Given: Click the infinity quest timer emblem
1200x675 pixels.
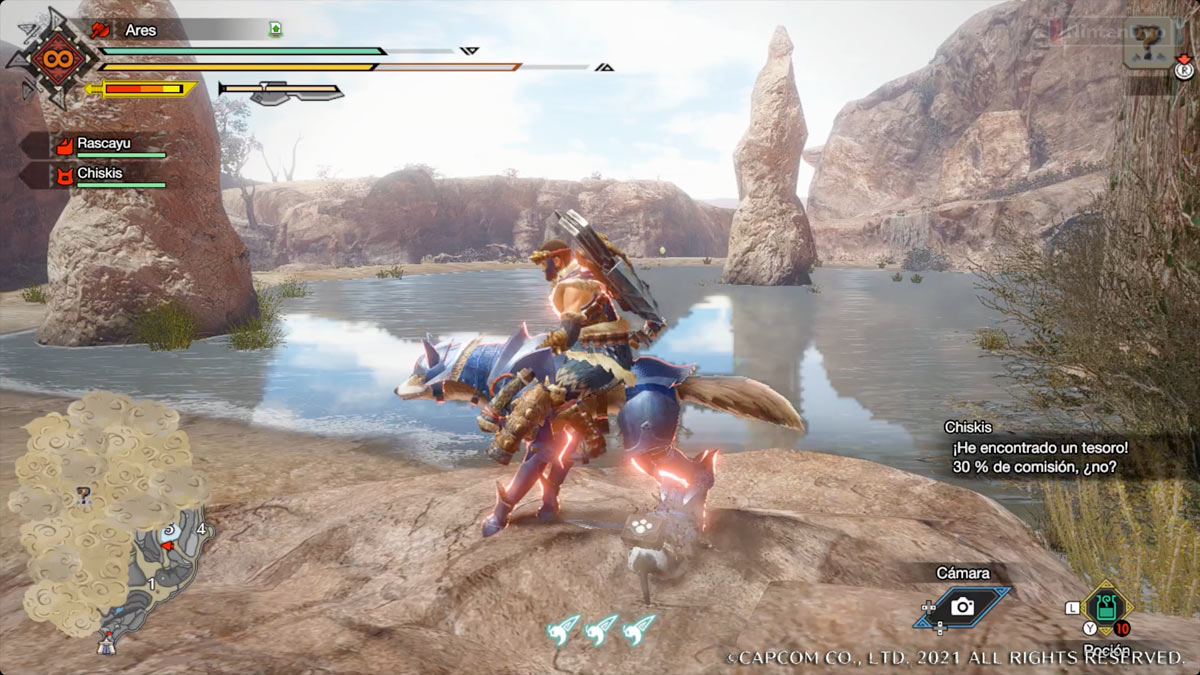Looking at the screenshot, I should coord(50,58).
